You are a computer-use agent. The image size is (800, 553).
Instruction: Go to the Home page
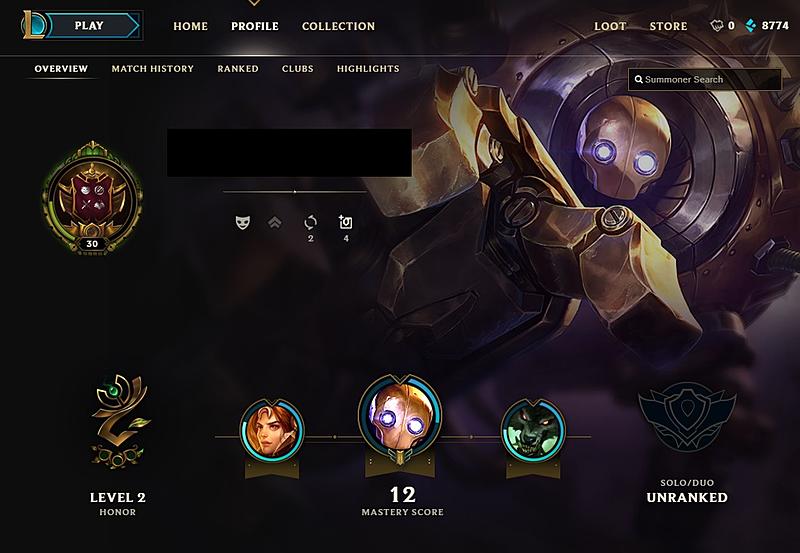[x=190, y=26]
